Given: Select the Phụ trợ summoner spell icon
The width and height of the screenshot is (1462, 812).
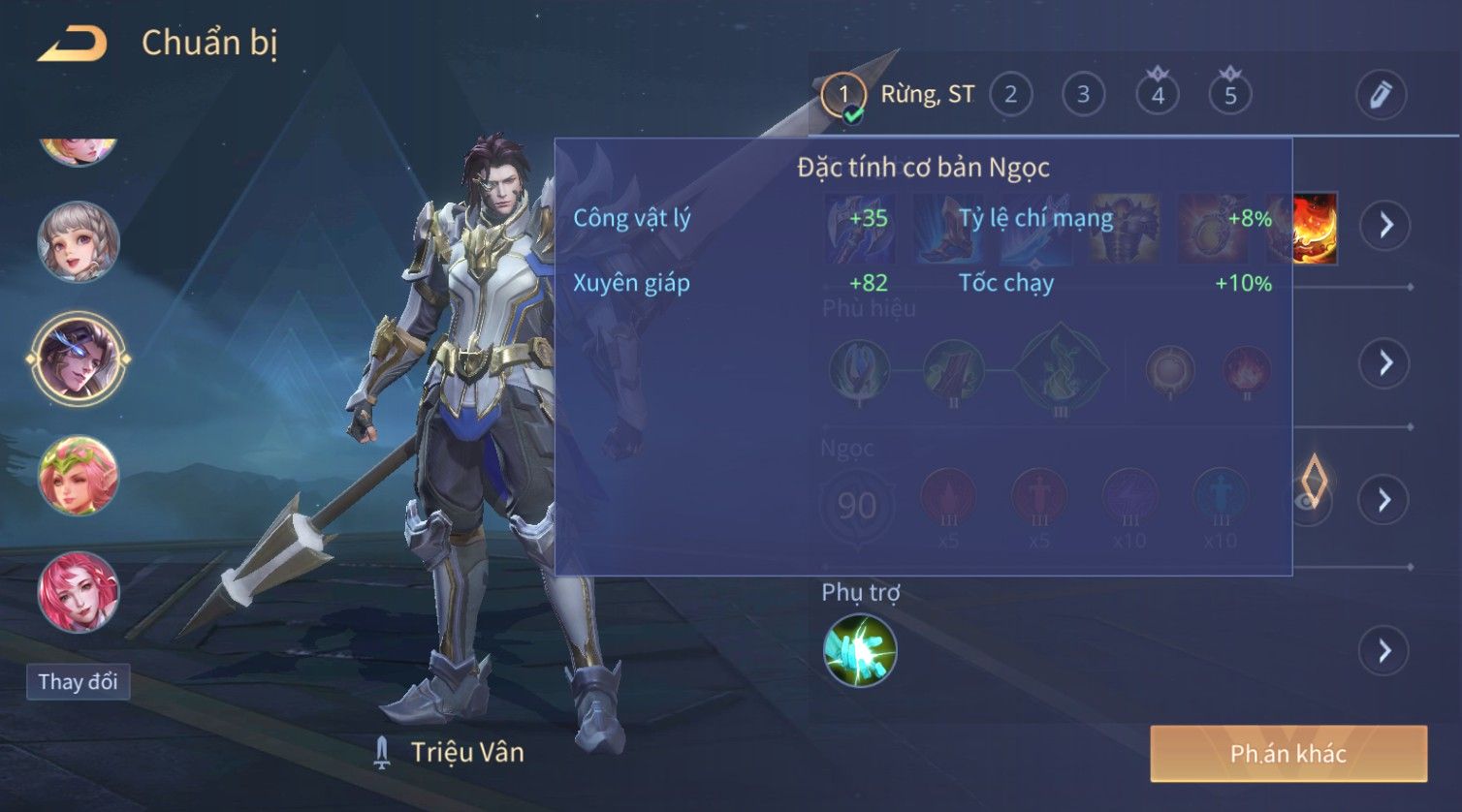Looking at the screenshot, I should tap(859, 651).
